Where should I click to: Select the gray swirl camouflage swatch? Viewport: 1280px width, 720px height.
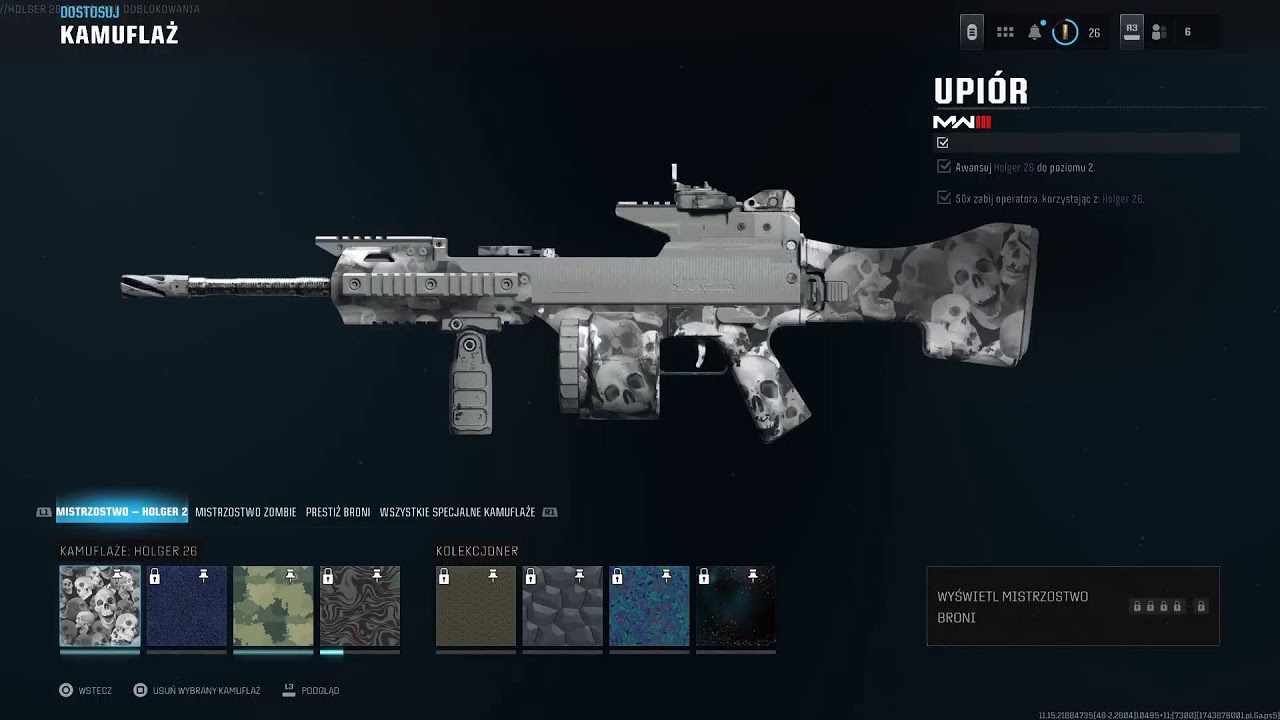point(360,606)
